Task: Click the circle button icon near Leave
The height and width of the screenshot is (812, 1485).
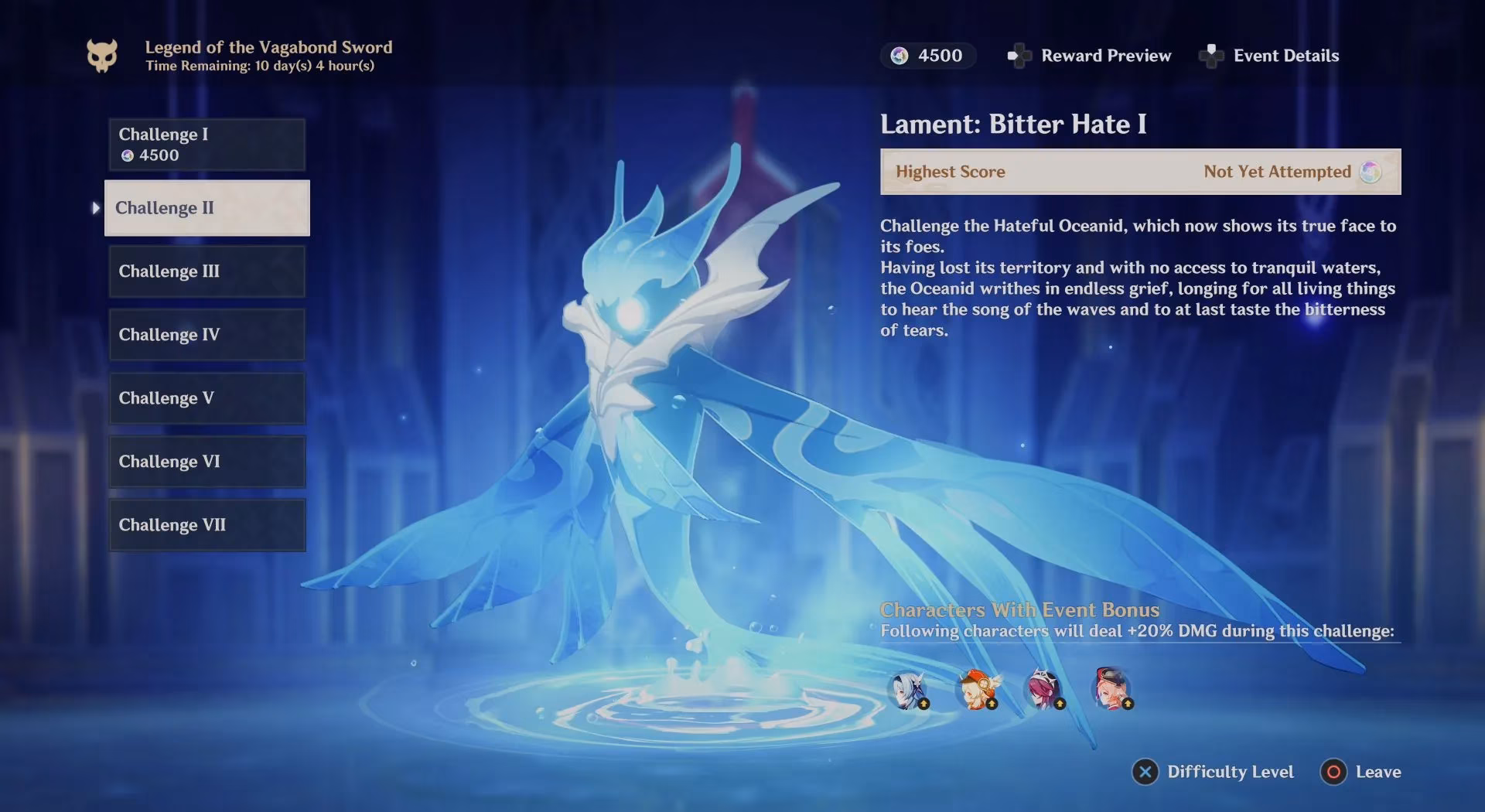Action: [1333, 772]
